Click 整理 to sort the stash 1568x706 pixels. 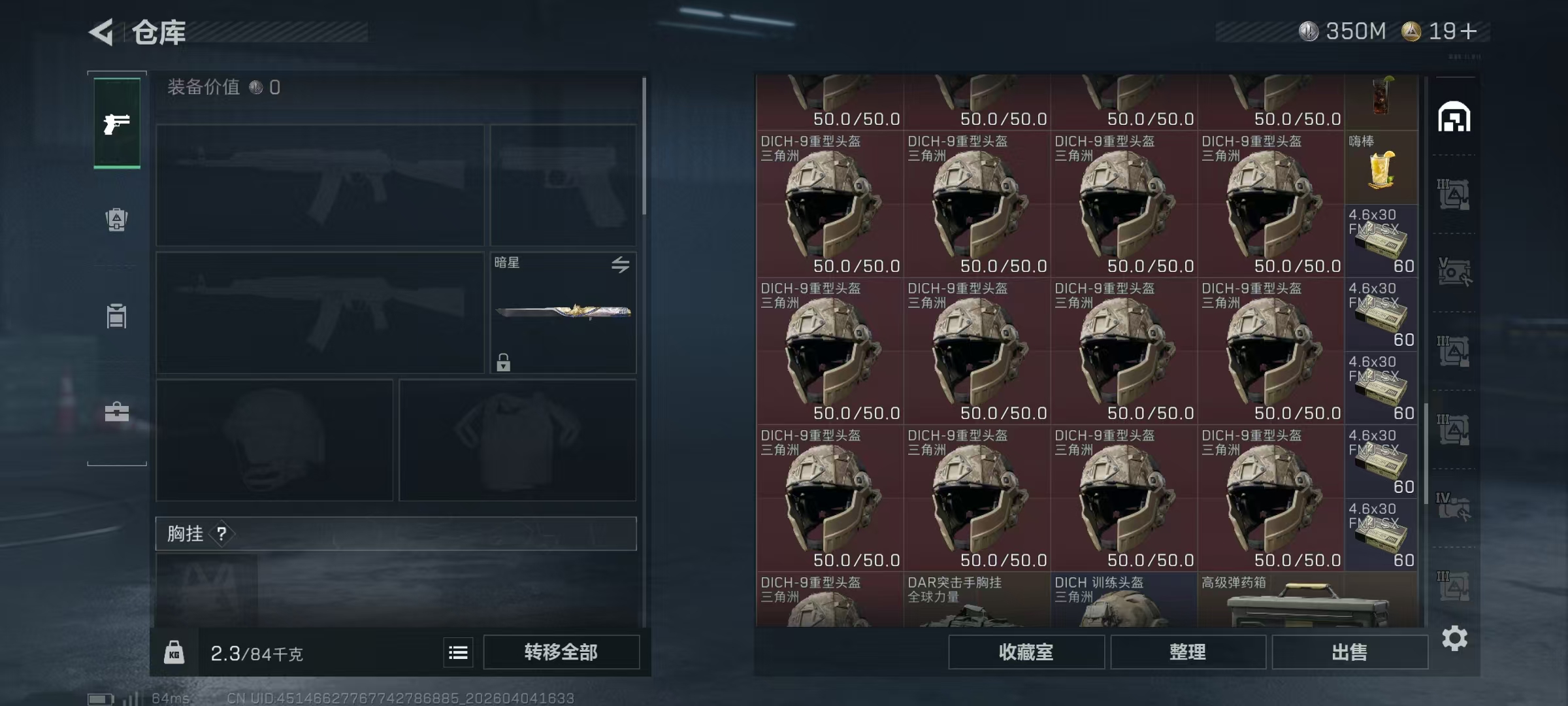pos(1187,652)
